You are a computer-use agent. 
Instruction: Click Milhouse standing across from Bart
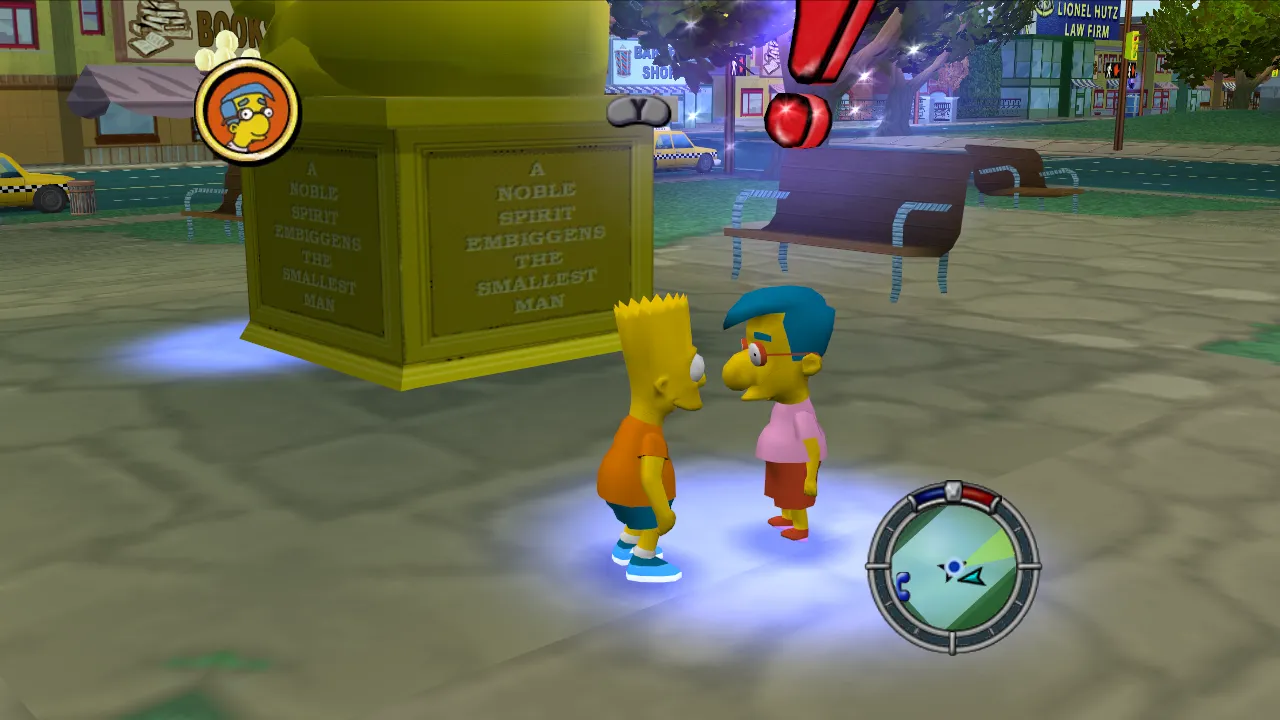(x=785, y=420)
